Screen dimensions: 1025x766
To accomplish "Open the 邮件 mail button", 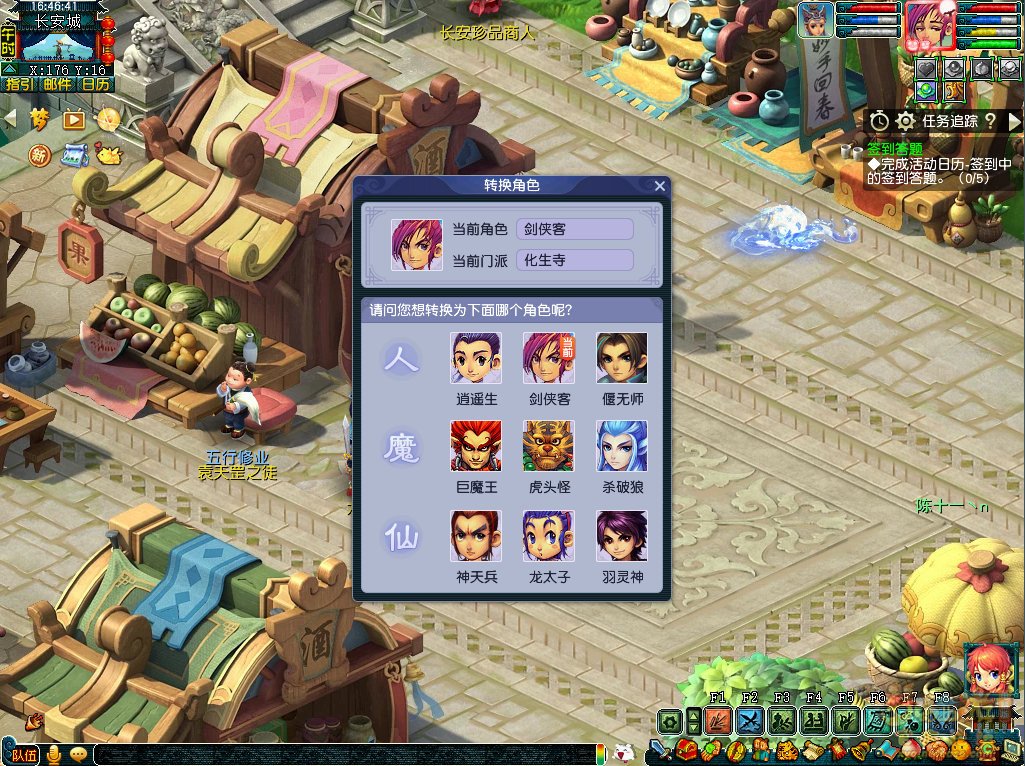I will pos(57,84).
